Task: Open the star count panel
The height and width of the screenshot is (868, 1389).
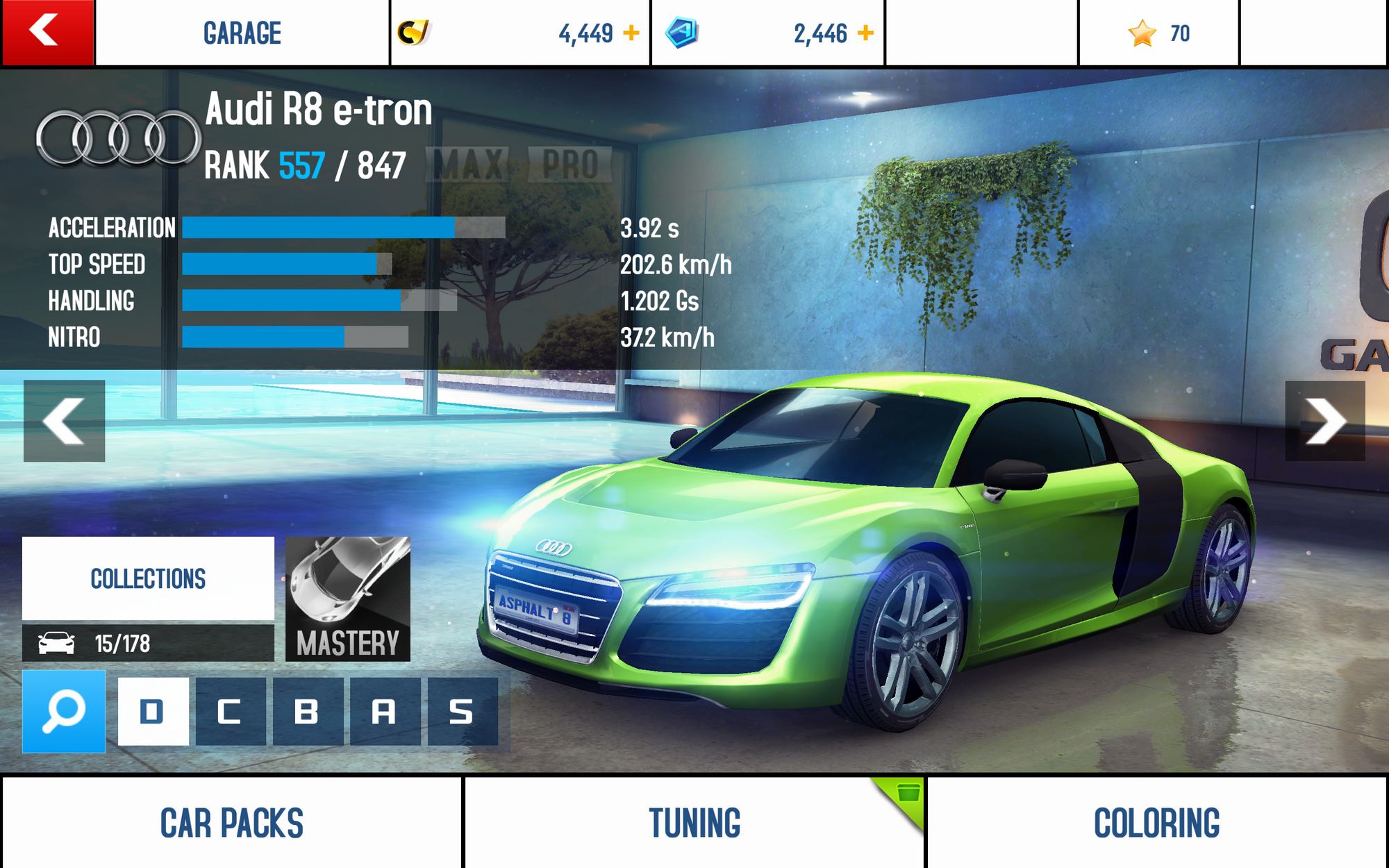Action: (x=1158, y=33)
